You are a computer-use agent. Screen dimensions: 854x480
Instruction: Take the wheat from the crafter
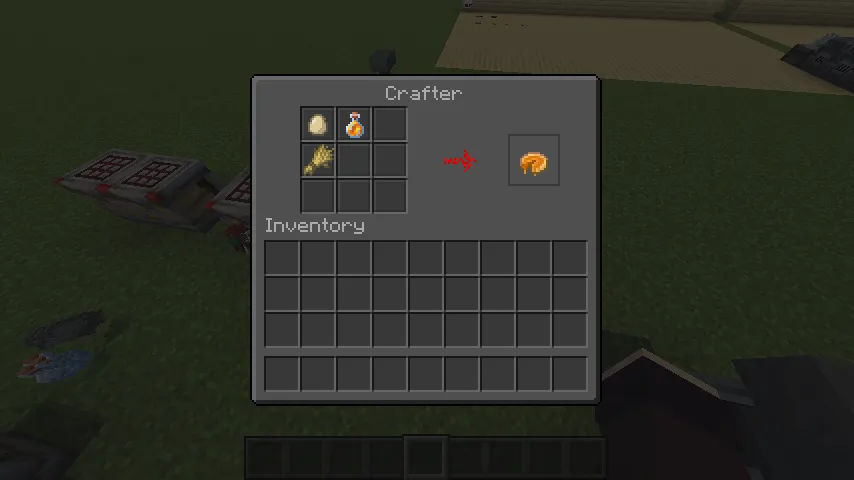click(x=318, y=160)
